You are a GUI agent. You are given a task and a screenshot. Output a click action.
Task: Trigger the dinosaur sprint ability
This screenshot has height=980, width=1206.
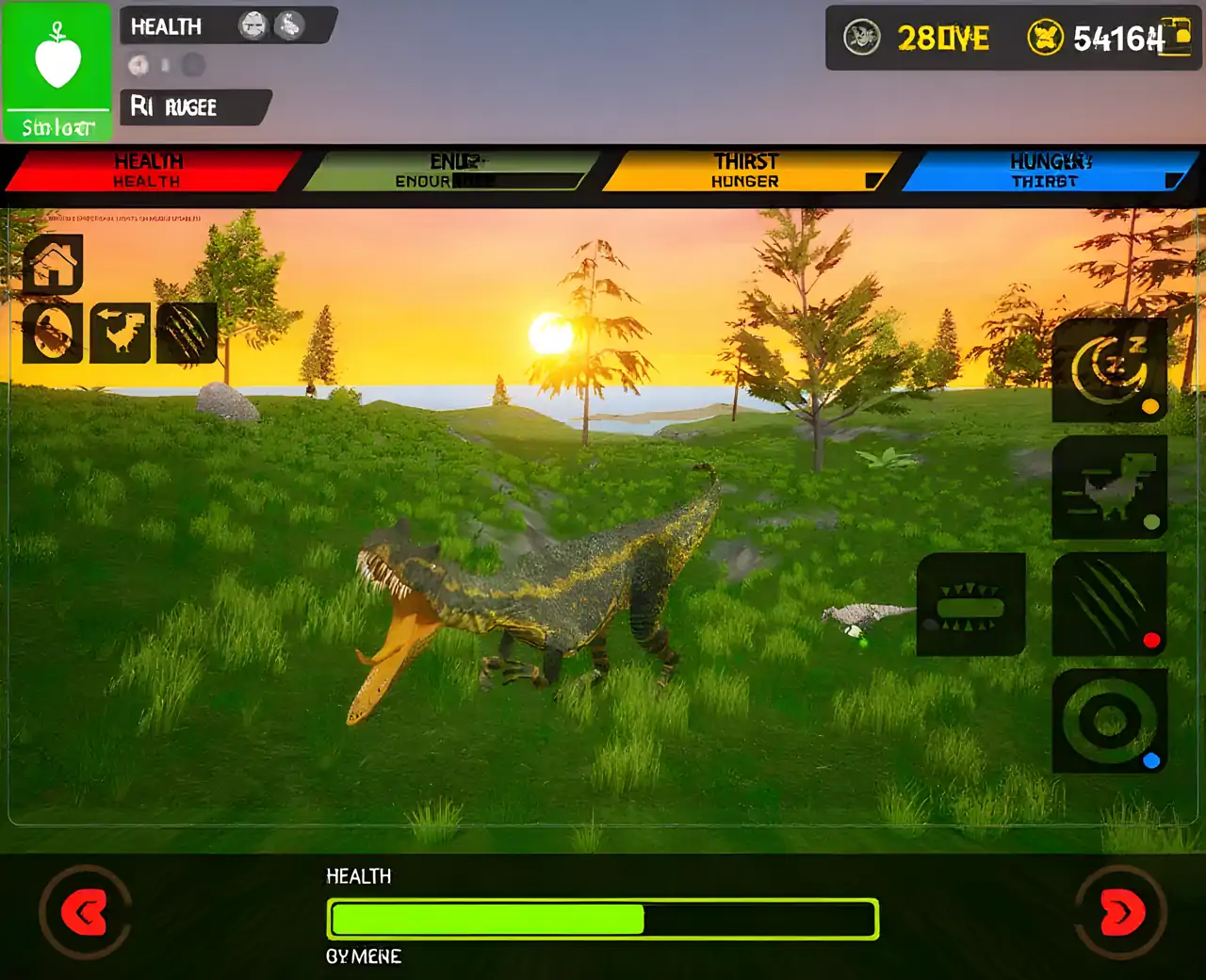[1110, 487]
